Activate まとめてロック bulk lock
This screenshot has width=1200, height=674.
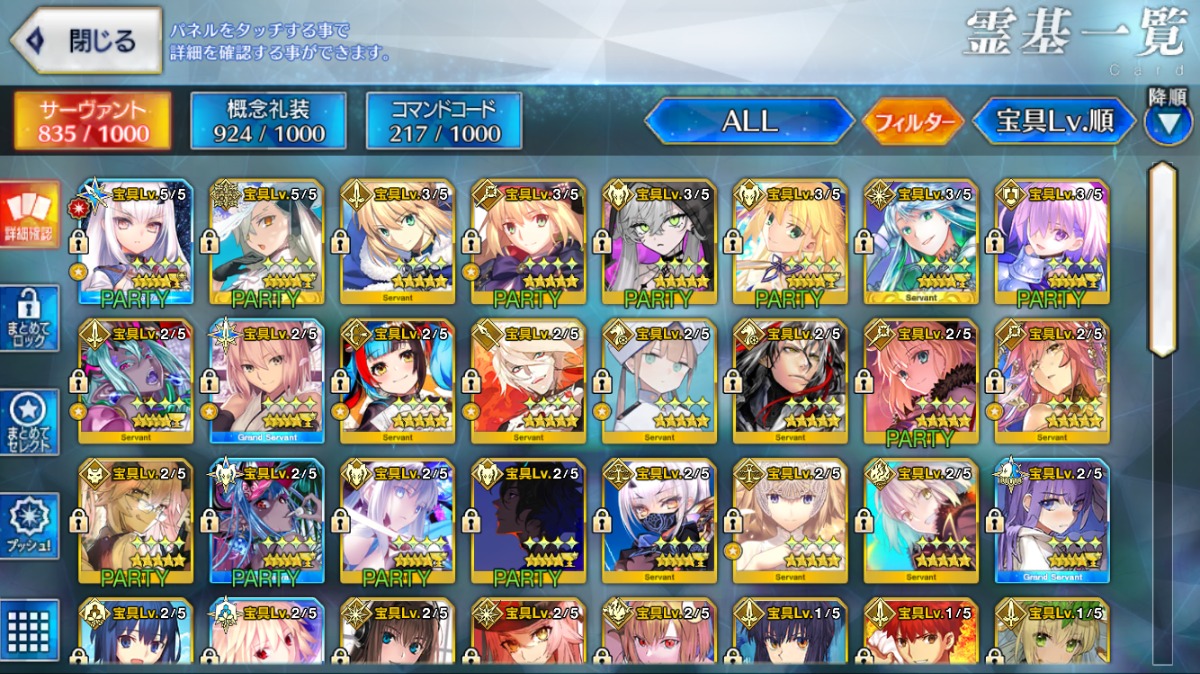[30, 319]
